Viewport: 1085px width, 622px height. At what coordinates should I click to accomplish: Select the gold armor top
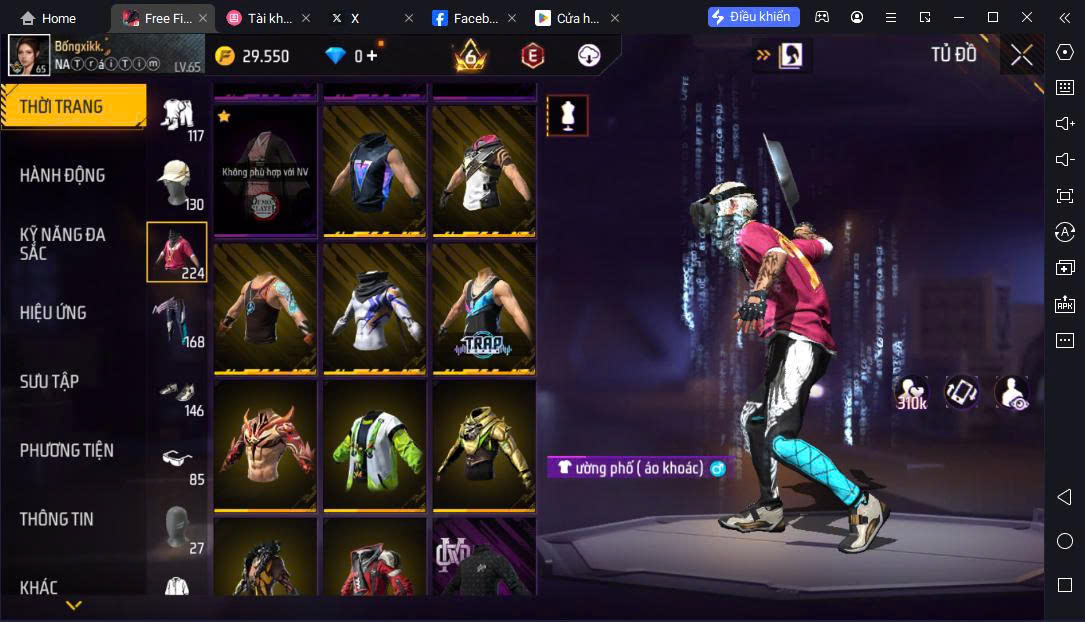point(484,444)
